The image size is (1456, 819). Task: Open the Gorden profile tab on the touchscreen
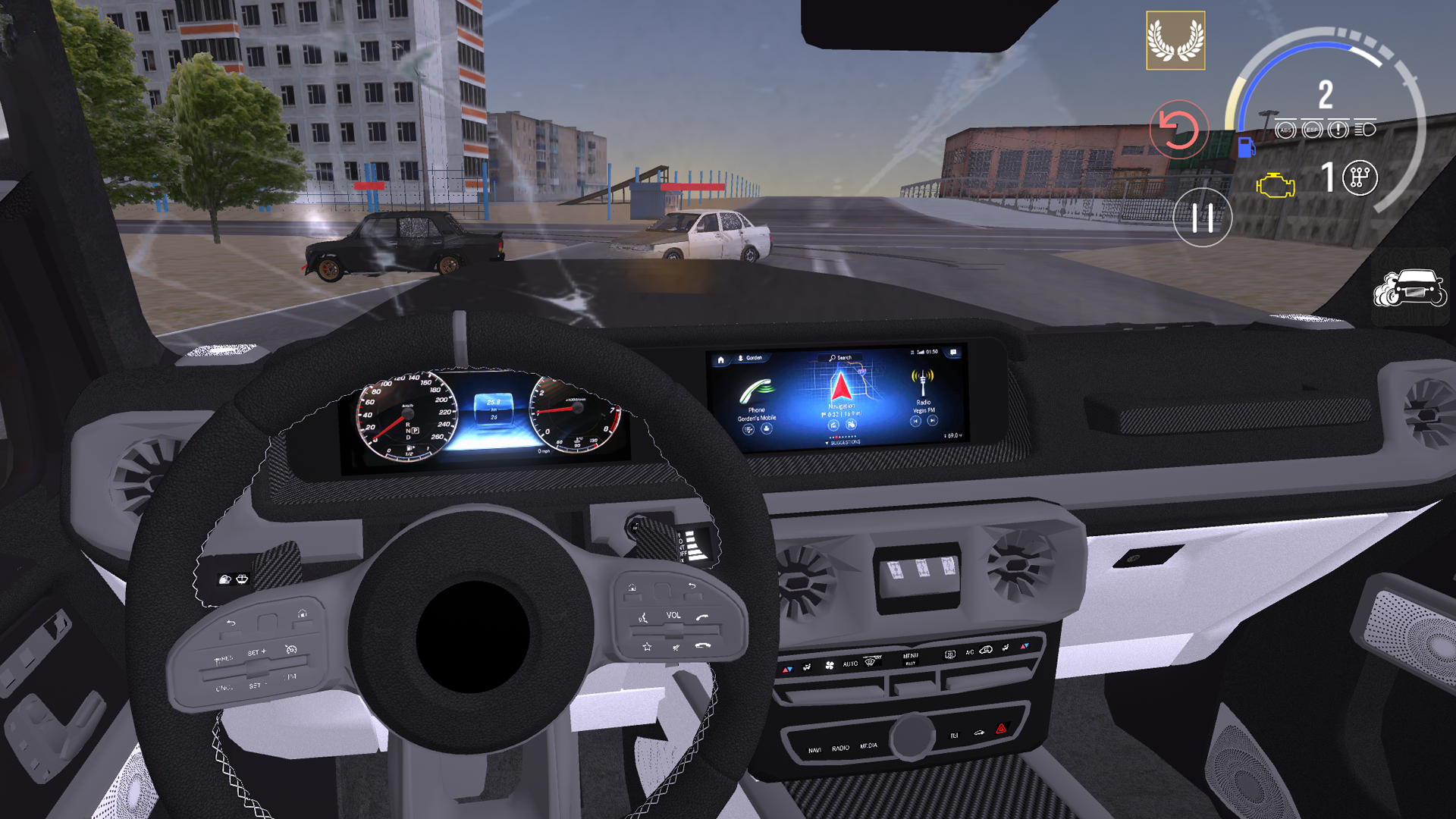tap(752, 358)
